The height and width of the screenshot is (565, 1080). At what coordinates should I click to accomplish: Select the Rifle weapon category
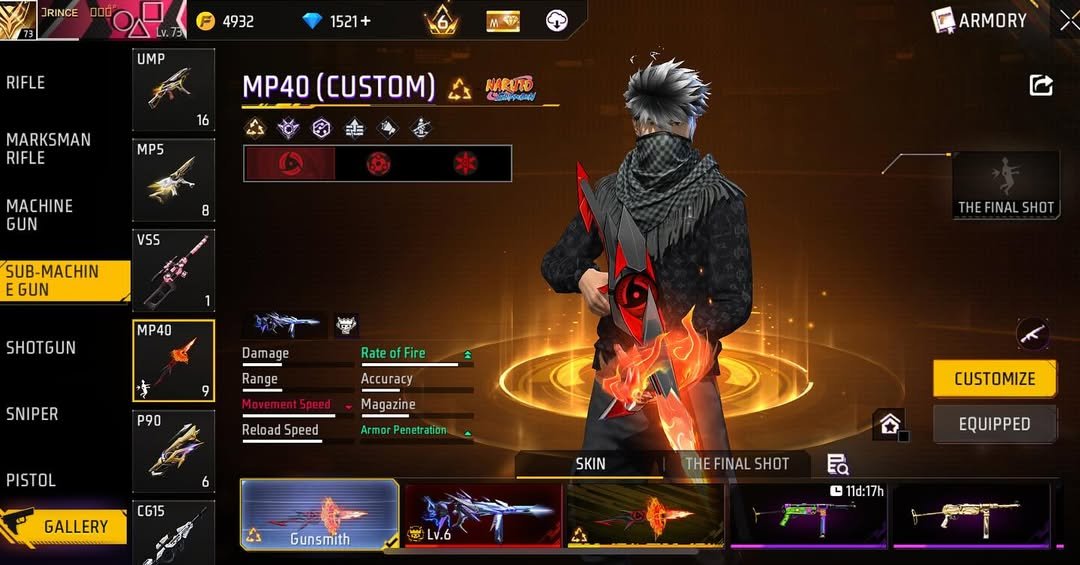27,83
